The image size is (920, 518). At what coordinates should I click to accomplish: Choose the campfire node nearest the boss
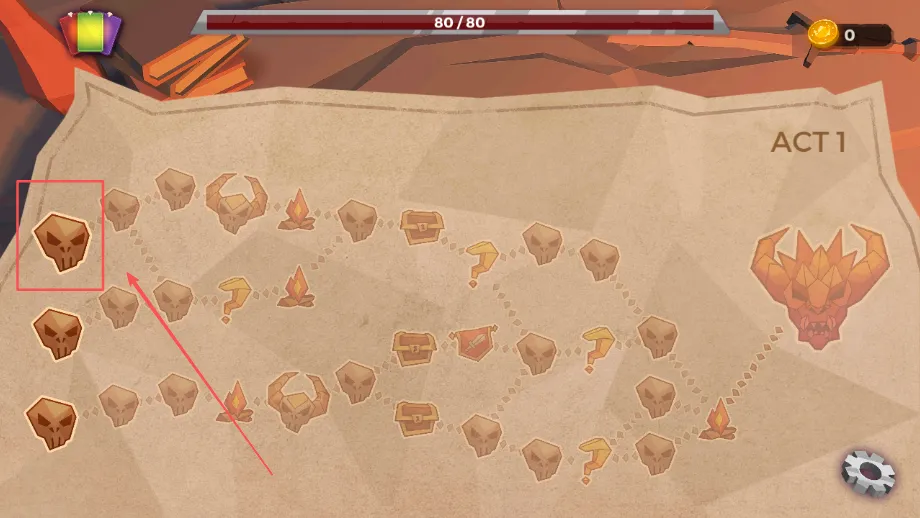click(717, 421)
